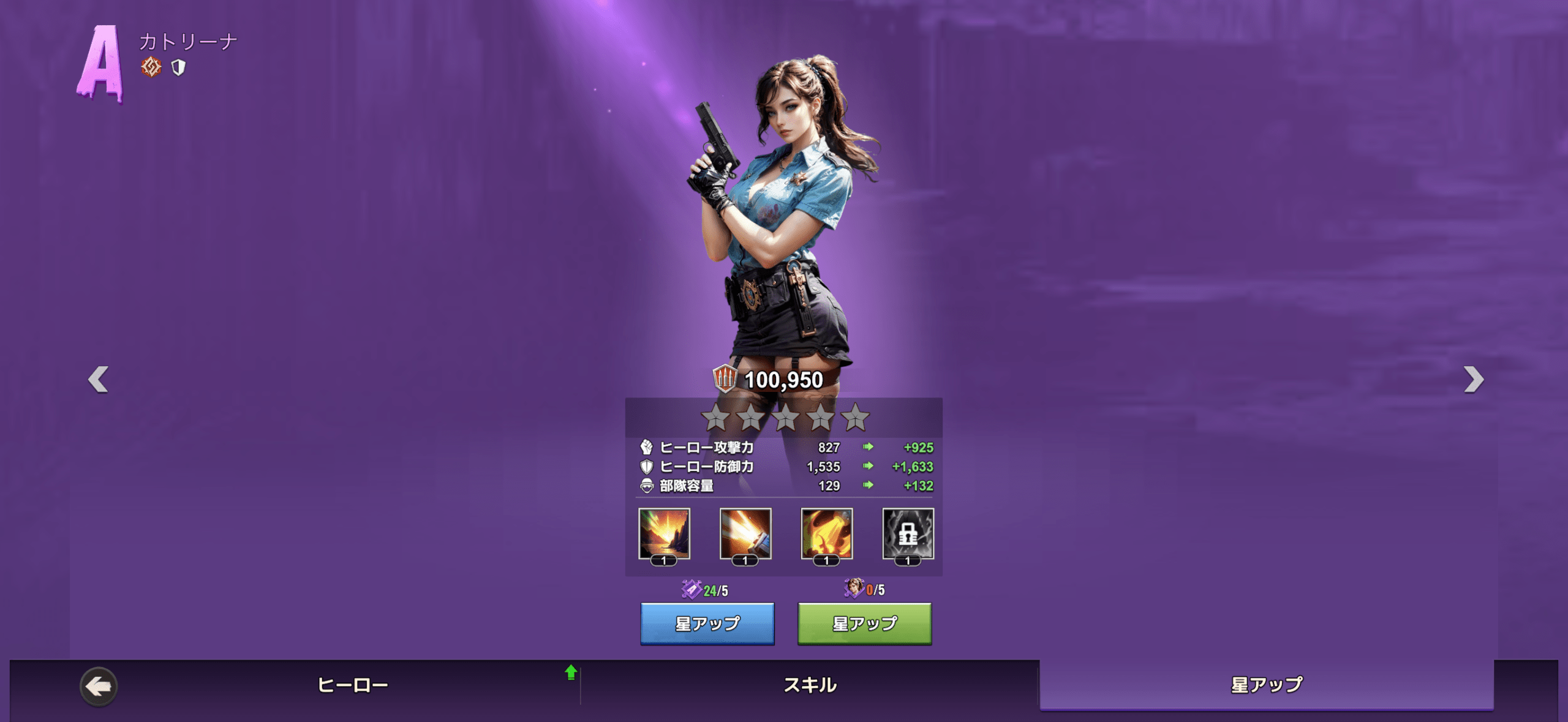Switch to the ヒーロー tab

pos(353,685)
